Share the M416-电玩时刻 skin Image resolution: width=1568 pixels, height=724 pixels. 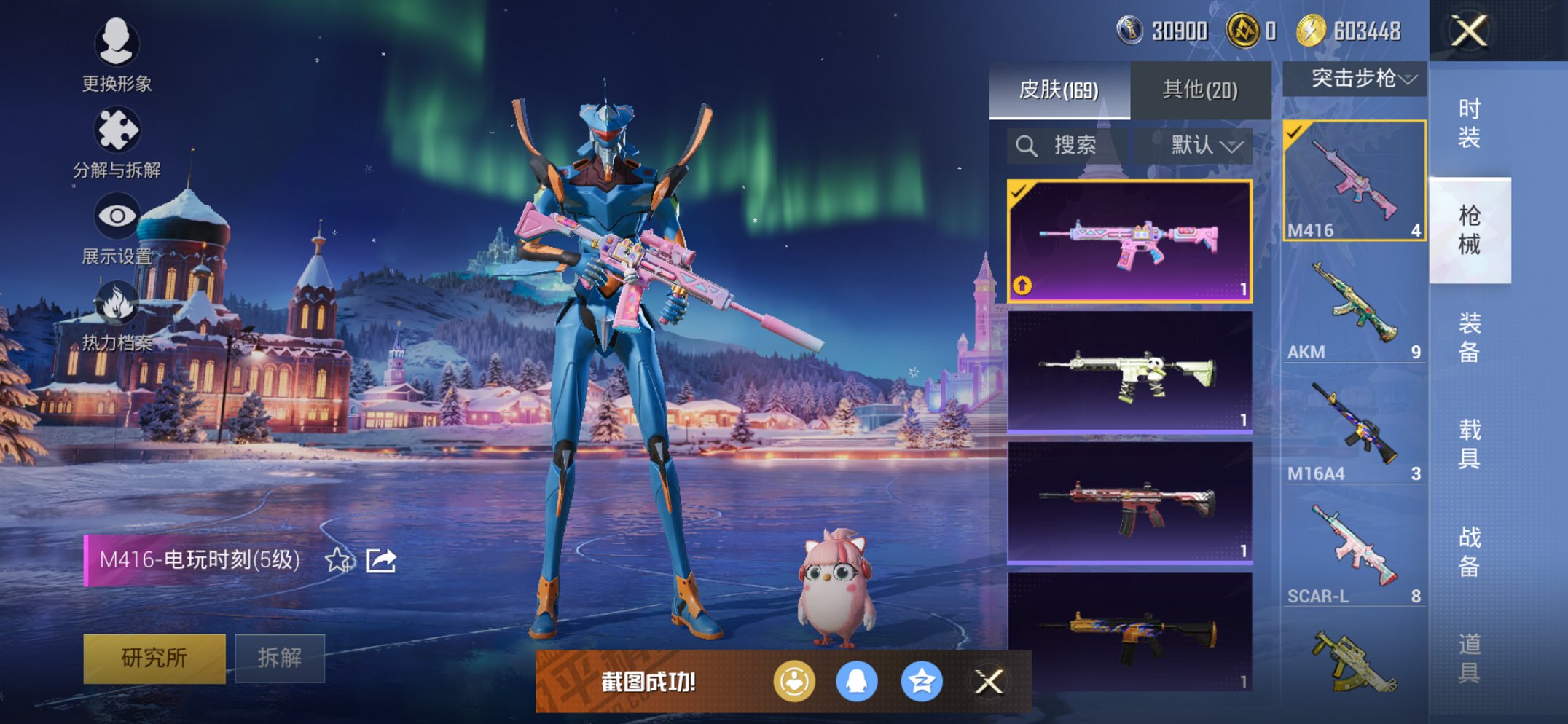pyautogui.click(x=381, y=560)
